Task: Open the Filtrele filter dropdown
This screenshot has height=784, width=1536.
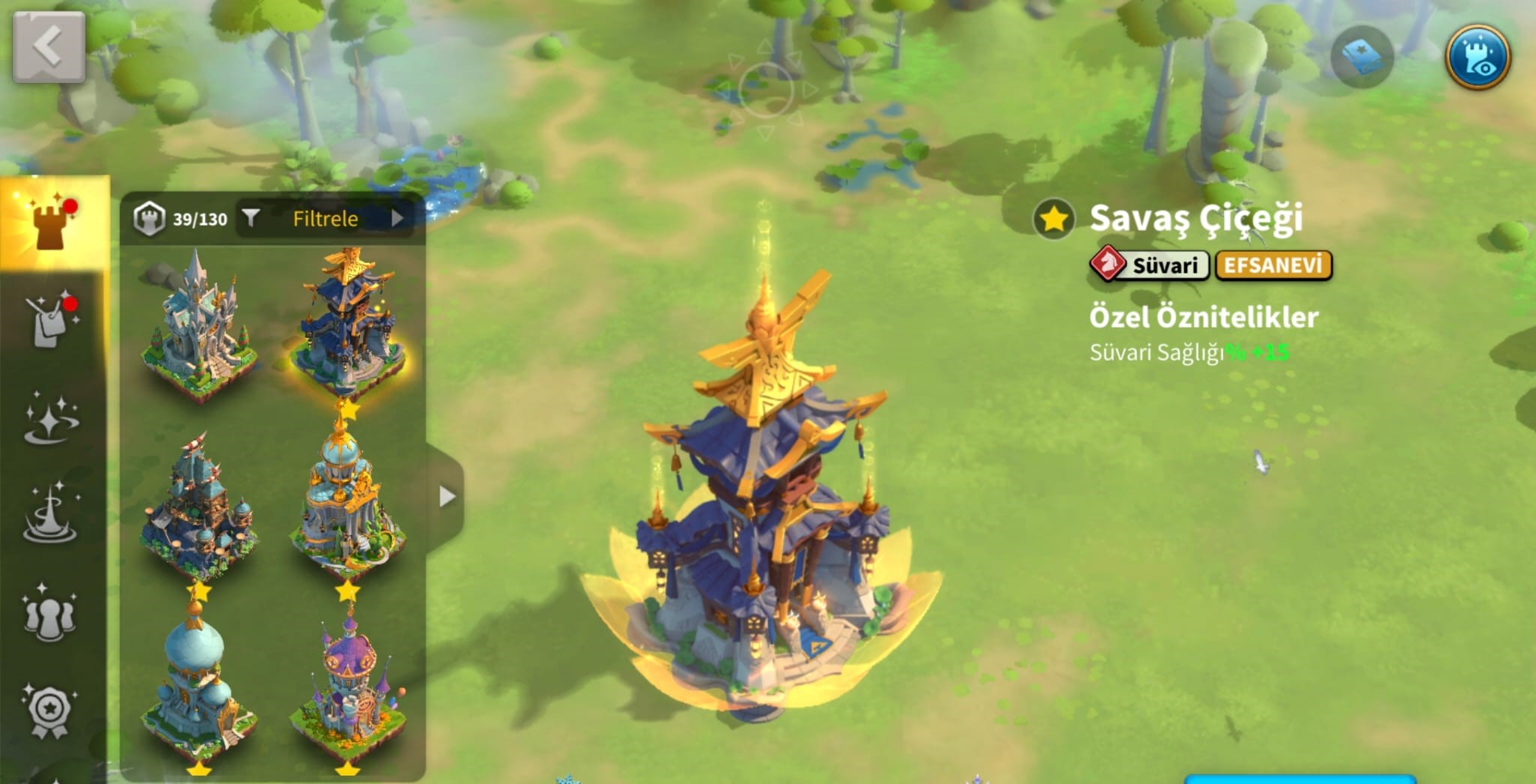Action: 325,219
